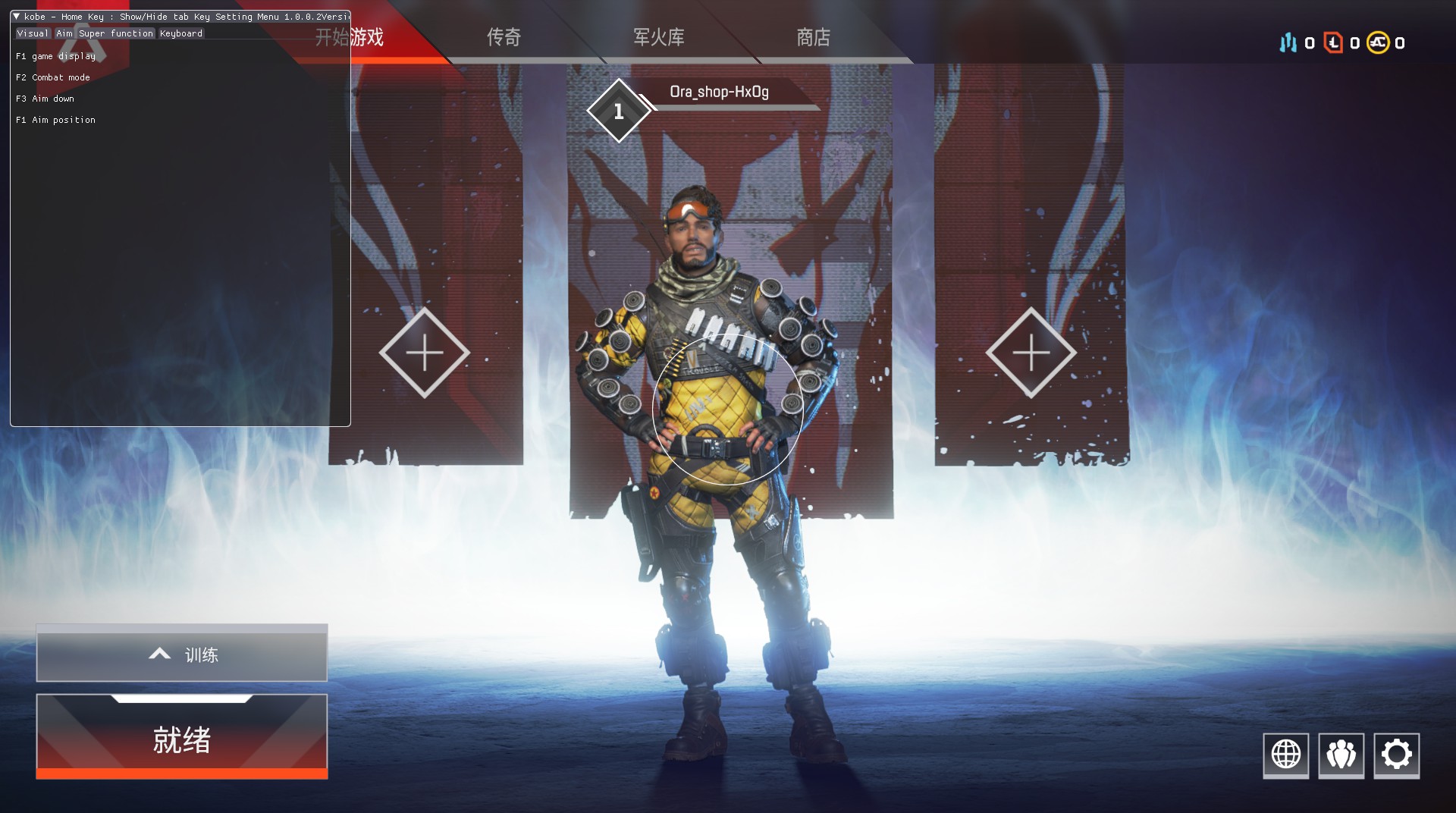The height and width of the screenshot is (813, 1456).
Task: Select the Ora_shop-HxOg player name banner
Action: pos(719,93)
